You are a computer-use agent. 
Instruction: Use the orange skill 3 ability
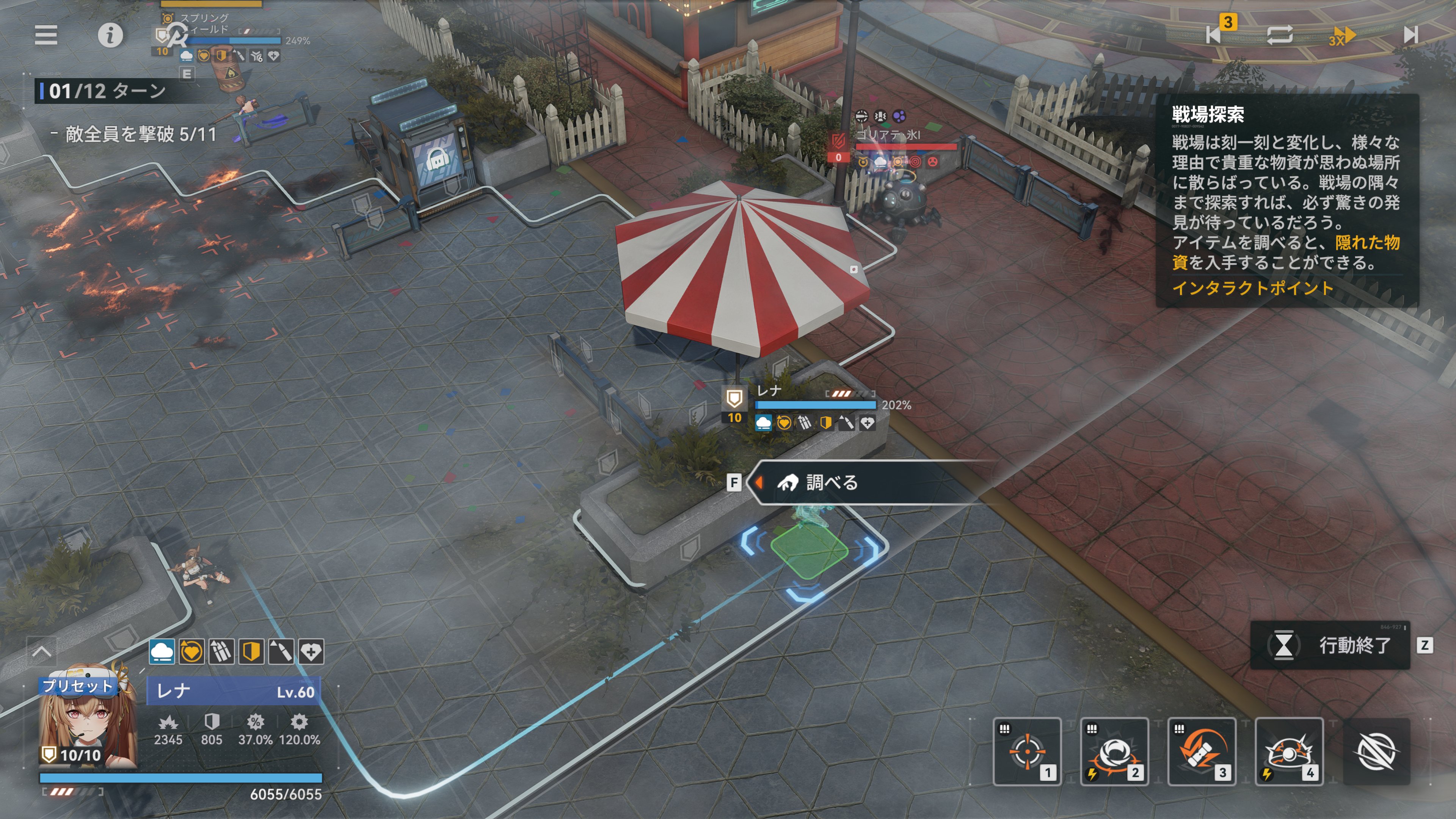coord(1202,752)
